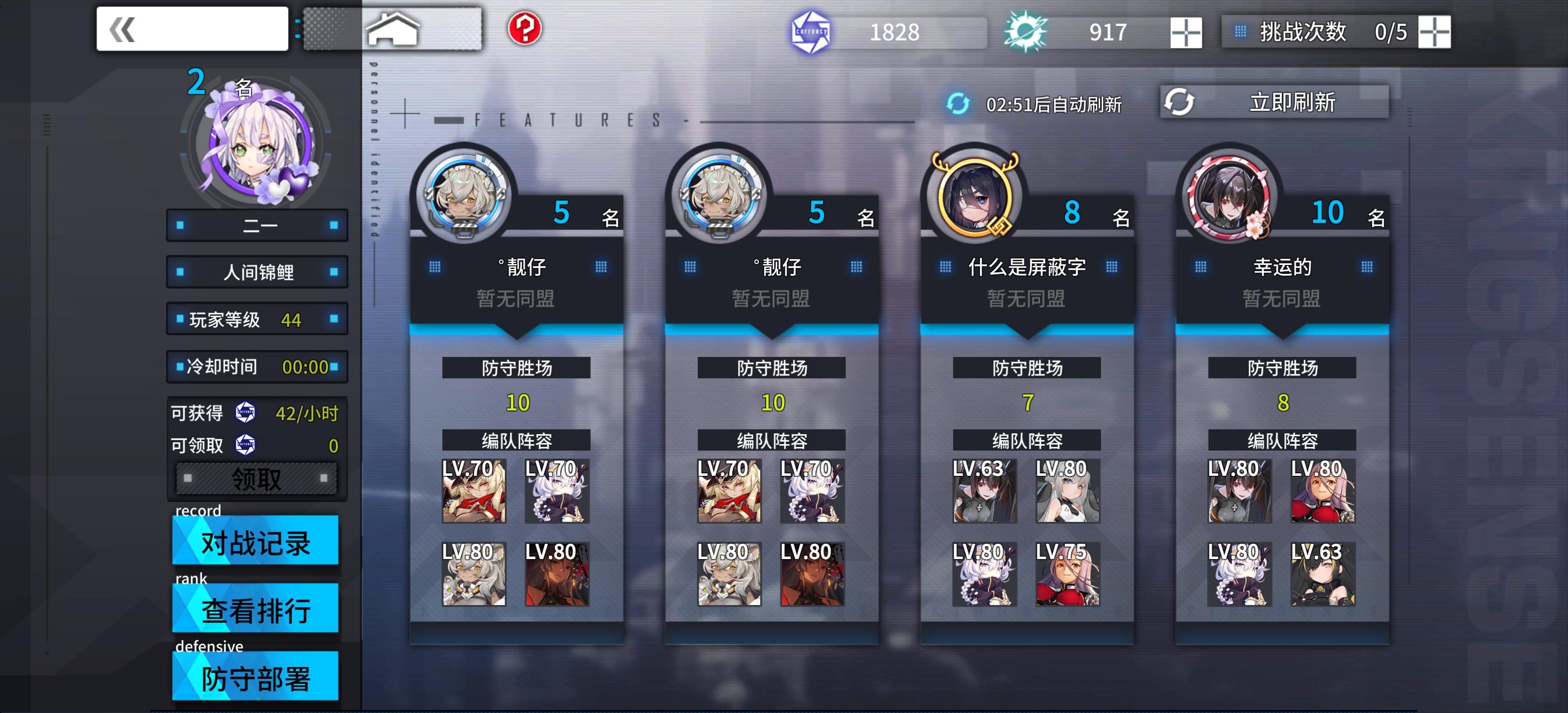Open the 对战记录 battle records panel
This screenshot has width=1568, height=713.
click(x=255, y=541)
